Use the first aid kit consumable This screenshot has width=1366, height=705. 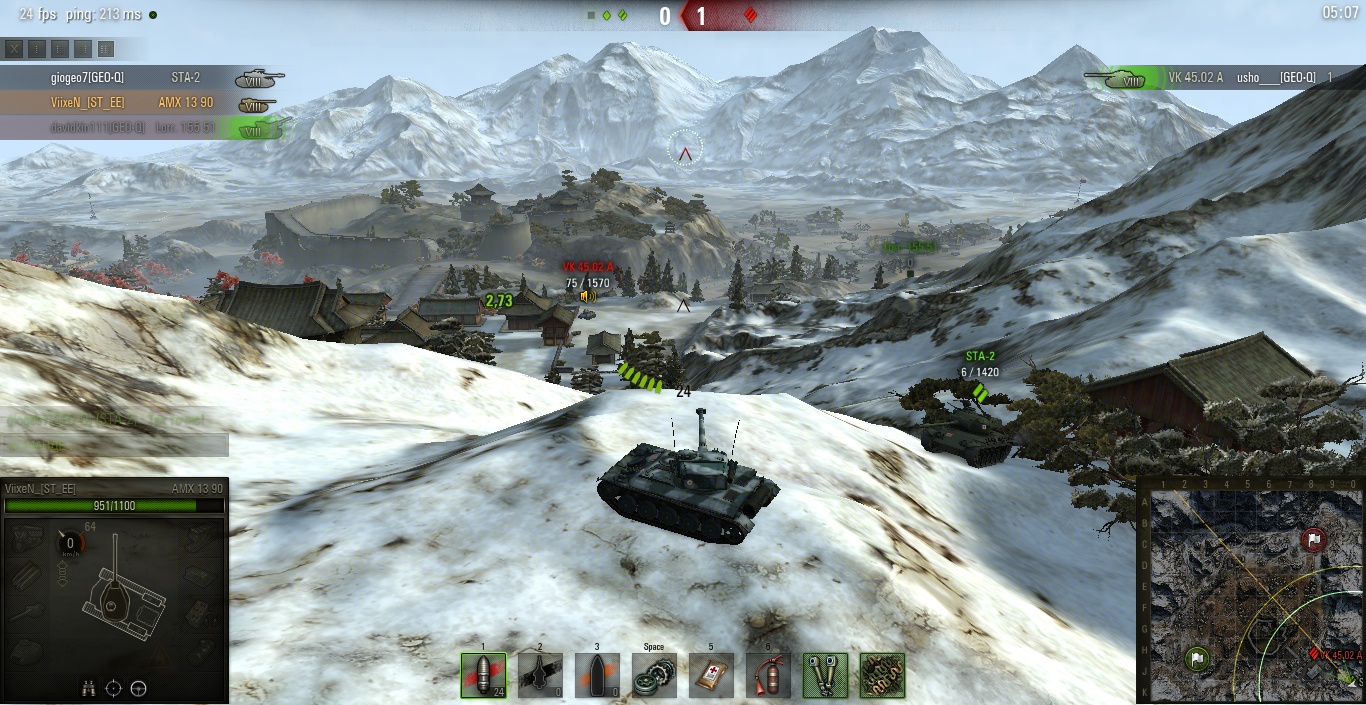point(711,675)
